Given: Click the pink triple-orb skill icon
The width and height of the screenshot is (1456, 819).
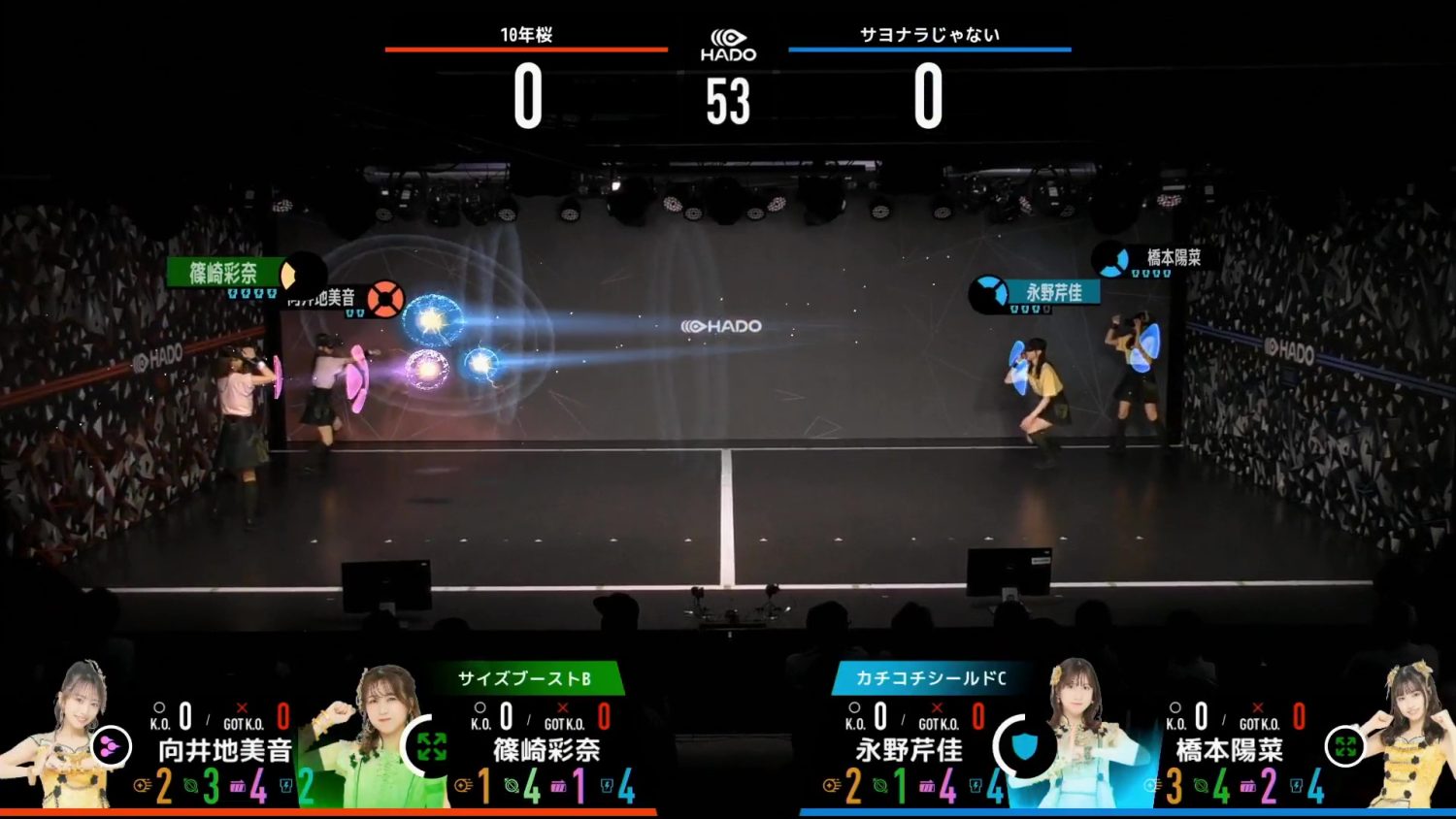Looking at the screenshot, I should tap(111, 747).
